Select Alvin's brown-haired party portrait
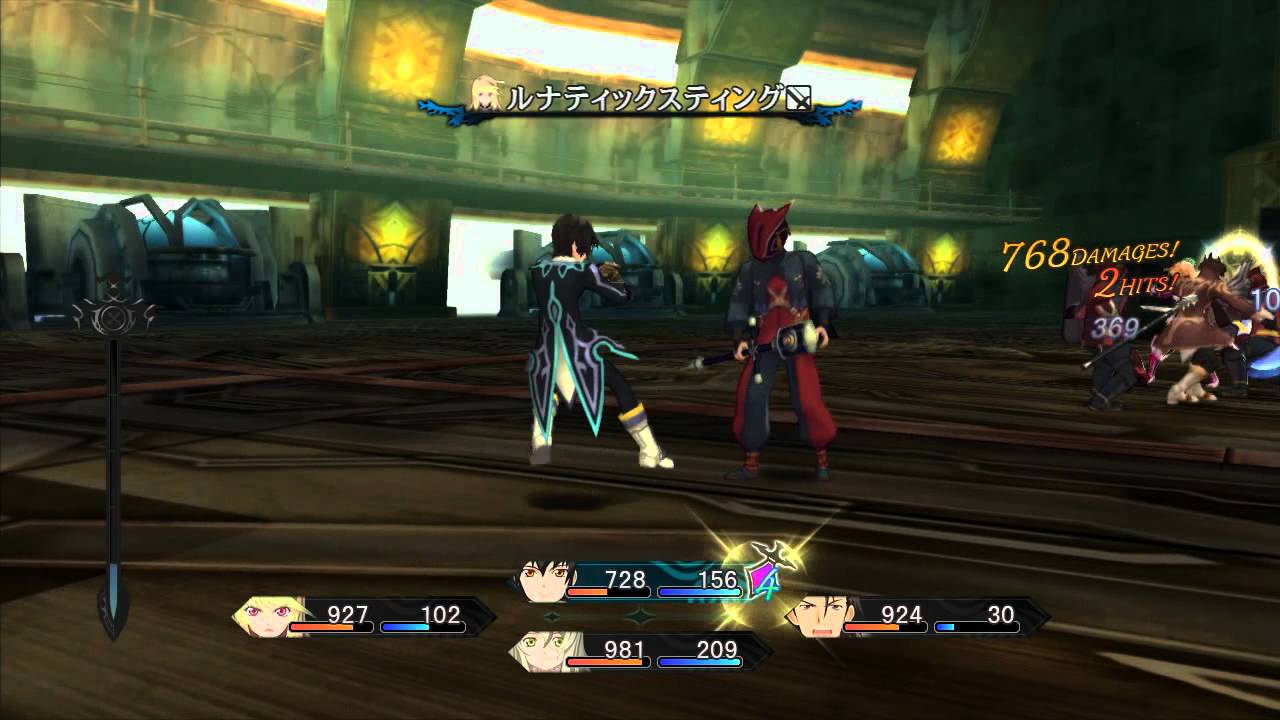This screenshot has width=1280, height=720. click(x=818, y=615)
